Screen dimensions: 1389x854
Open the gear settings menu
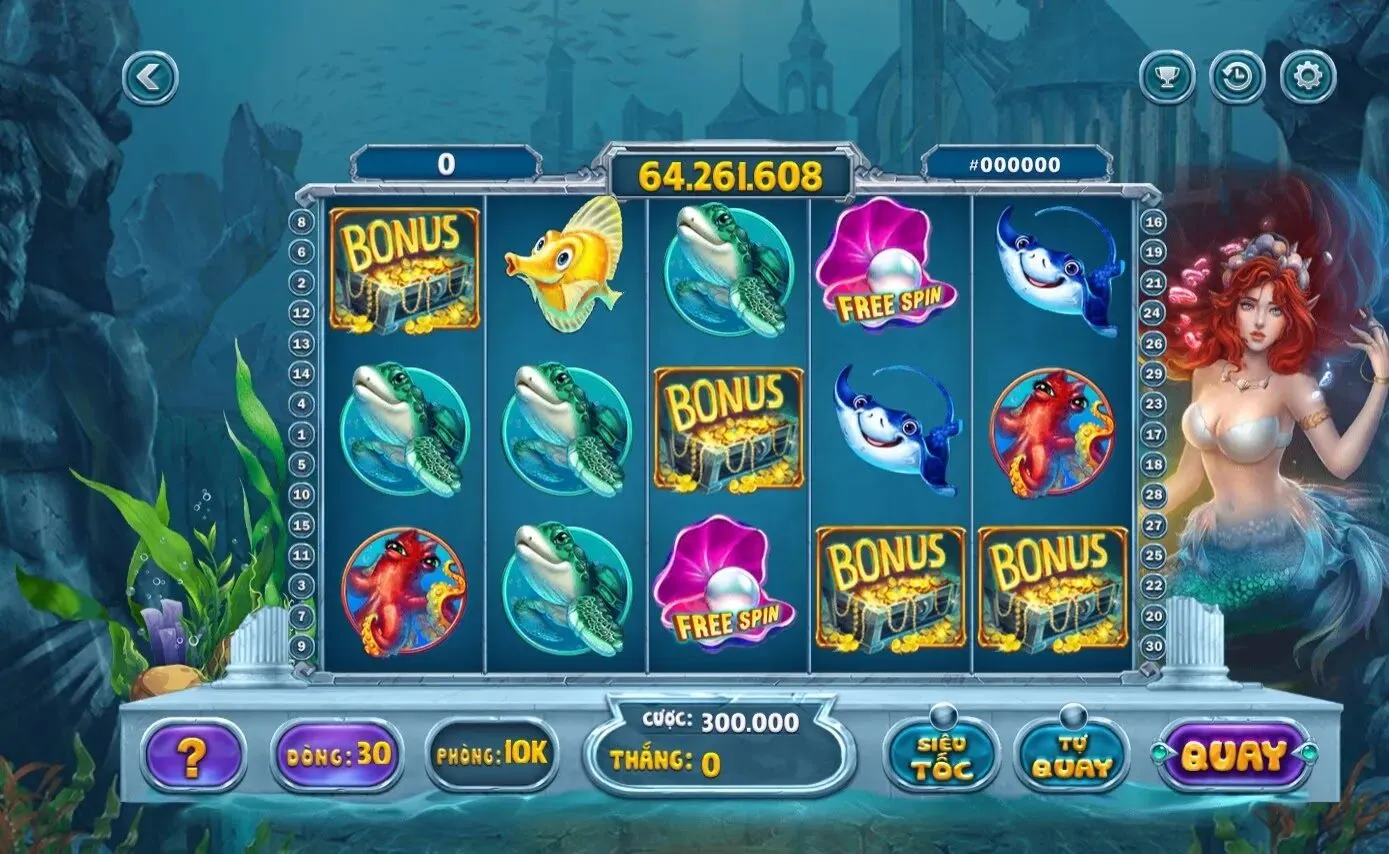pos(1308,77)
